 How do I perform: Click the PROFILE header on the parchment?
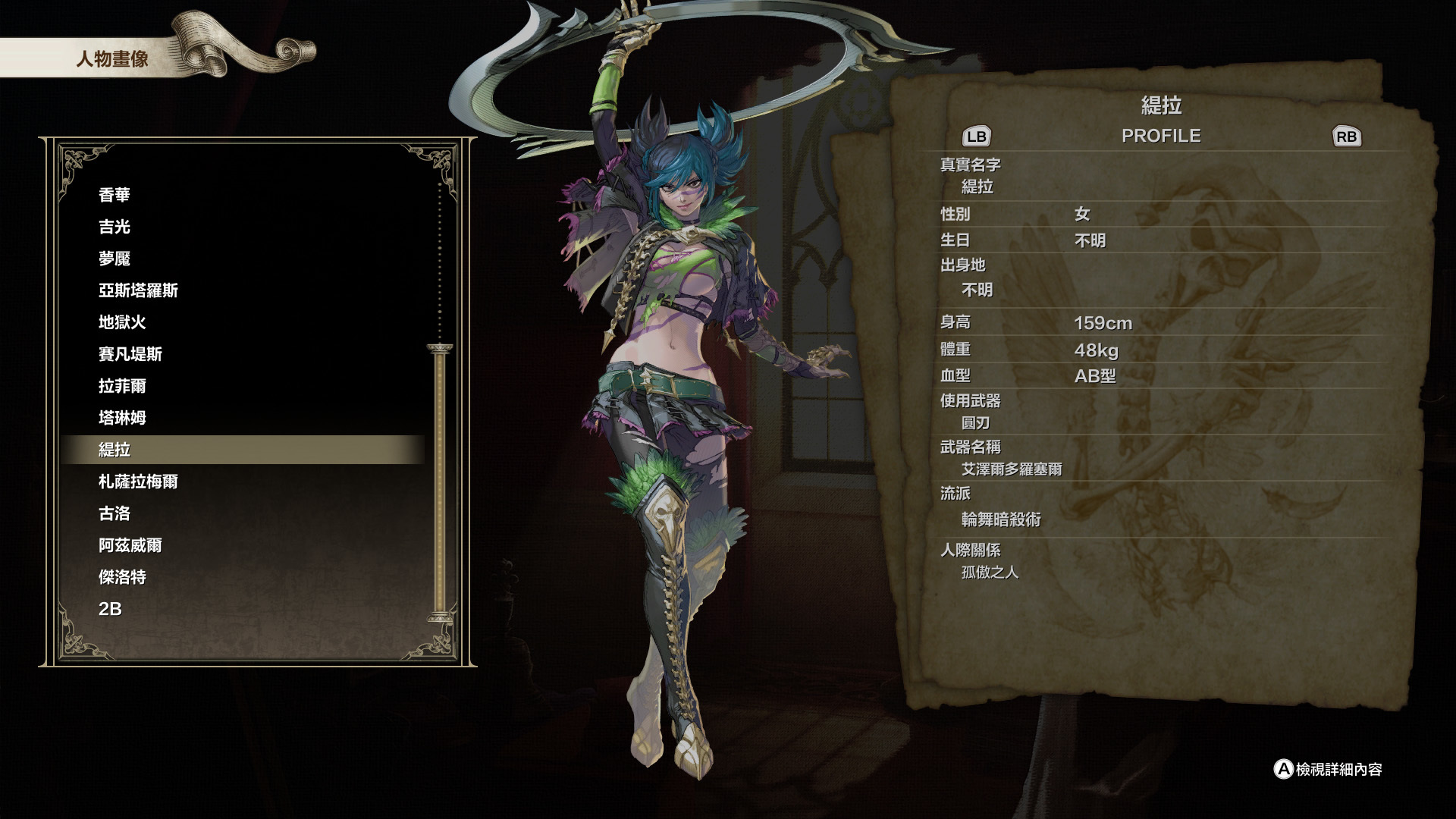pyautogui.click(x=1162, y=136)
